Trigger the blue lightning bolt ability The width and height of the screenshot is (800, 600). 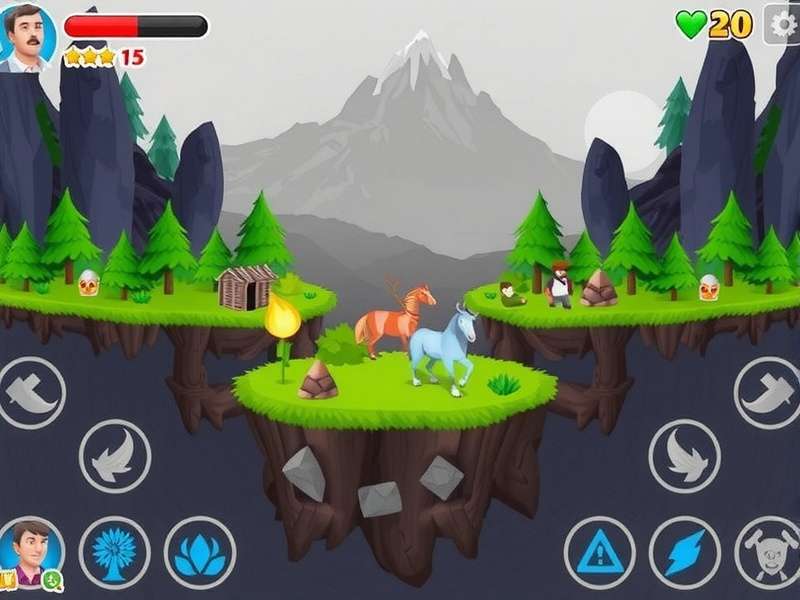685,552
